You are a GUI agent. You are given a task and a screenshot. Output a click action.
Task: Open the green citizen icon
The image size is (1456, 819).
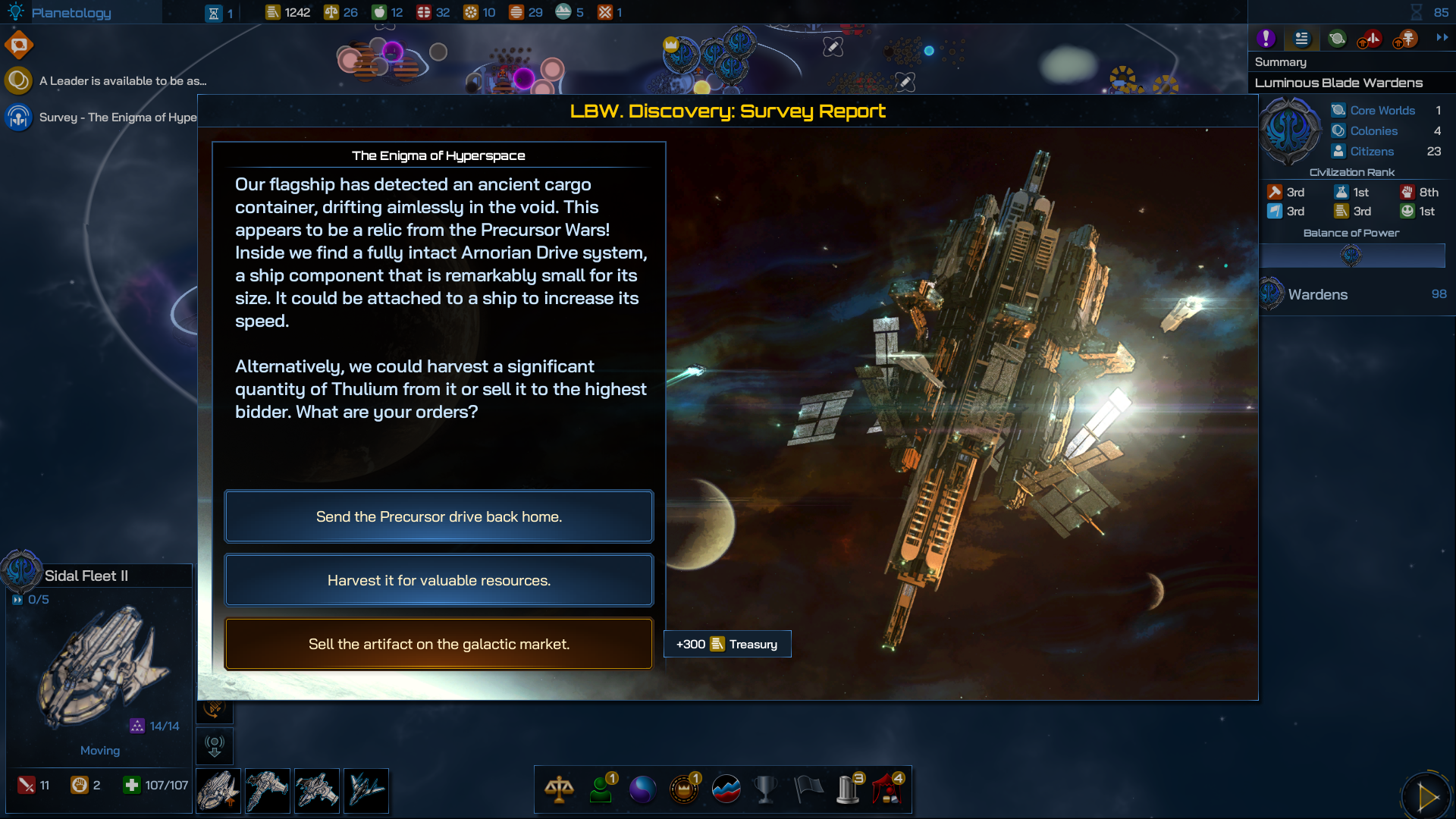(601, 789)
